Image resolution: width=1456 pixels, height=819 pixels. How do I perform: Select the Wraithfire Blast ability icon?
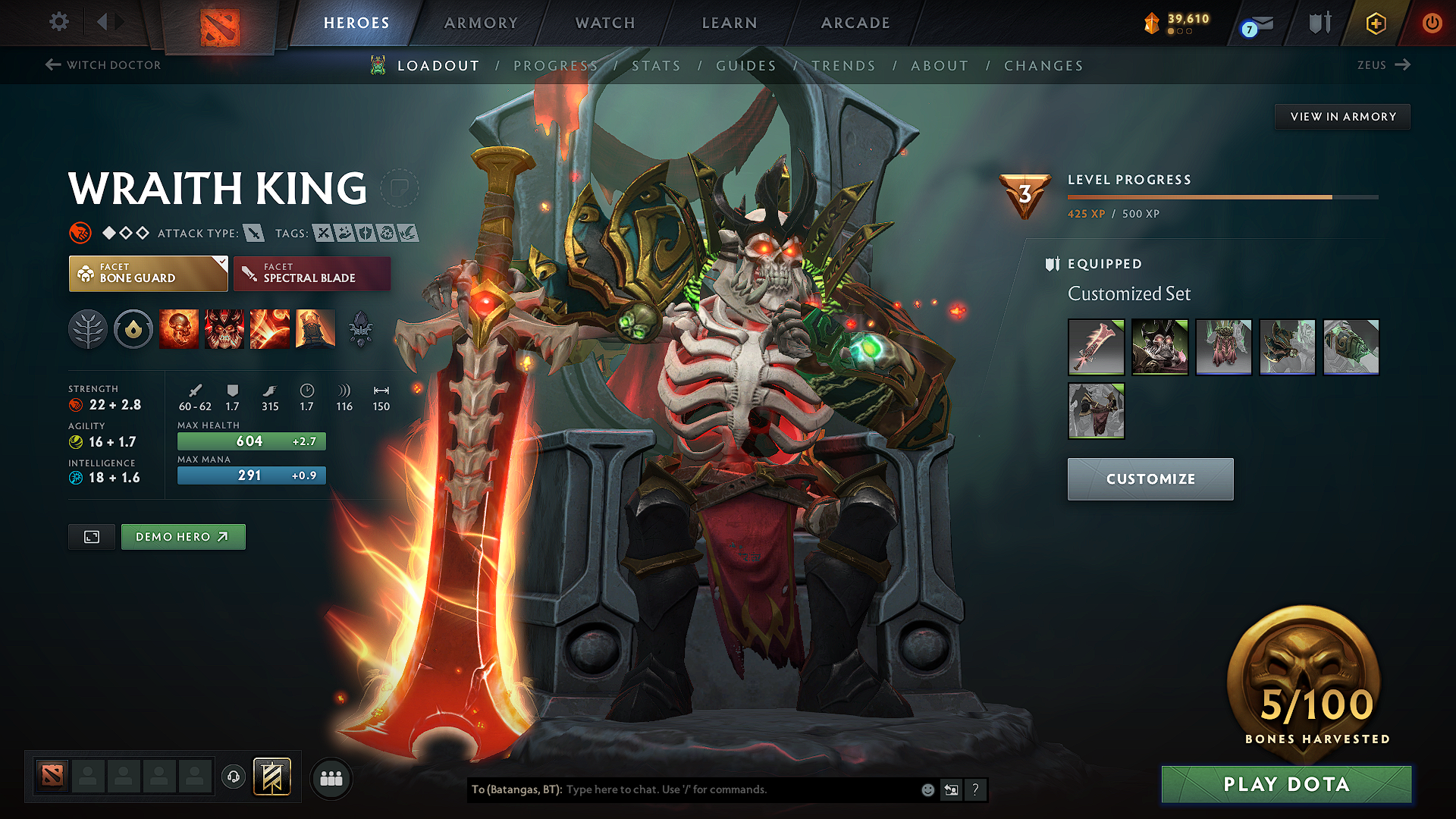click(179, 328)
